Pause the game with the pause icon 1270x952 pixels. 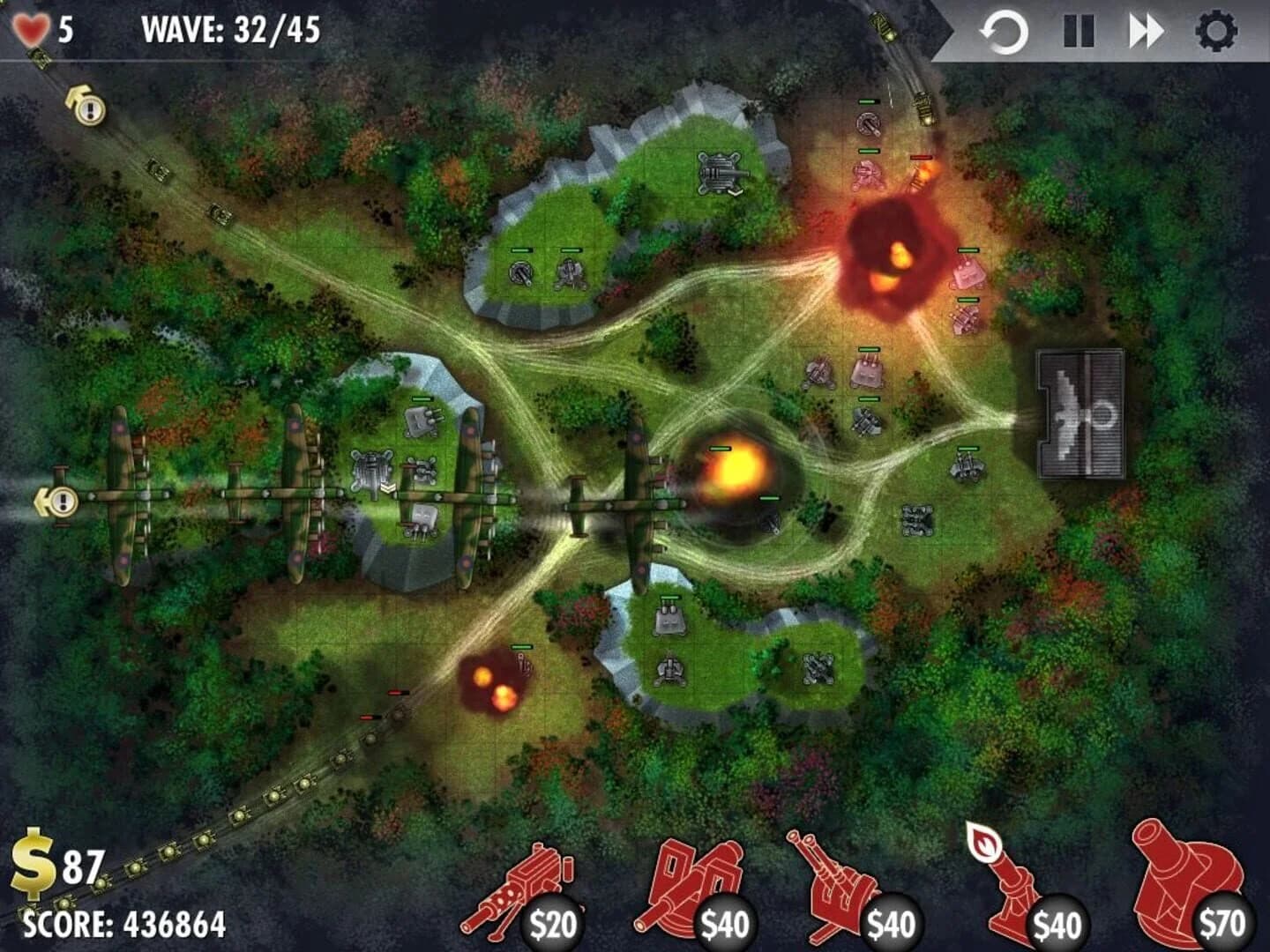[x=1078, y=28]
